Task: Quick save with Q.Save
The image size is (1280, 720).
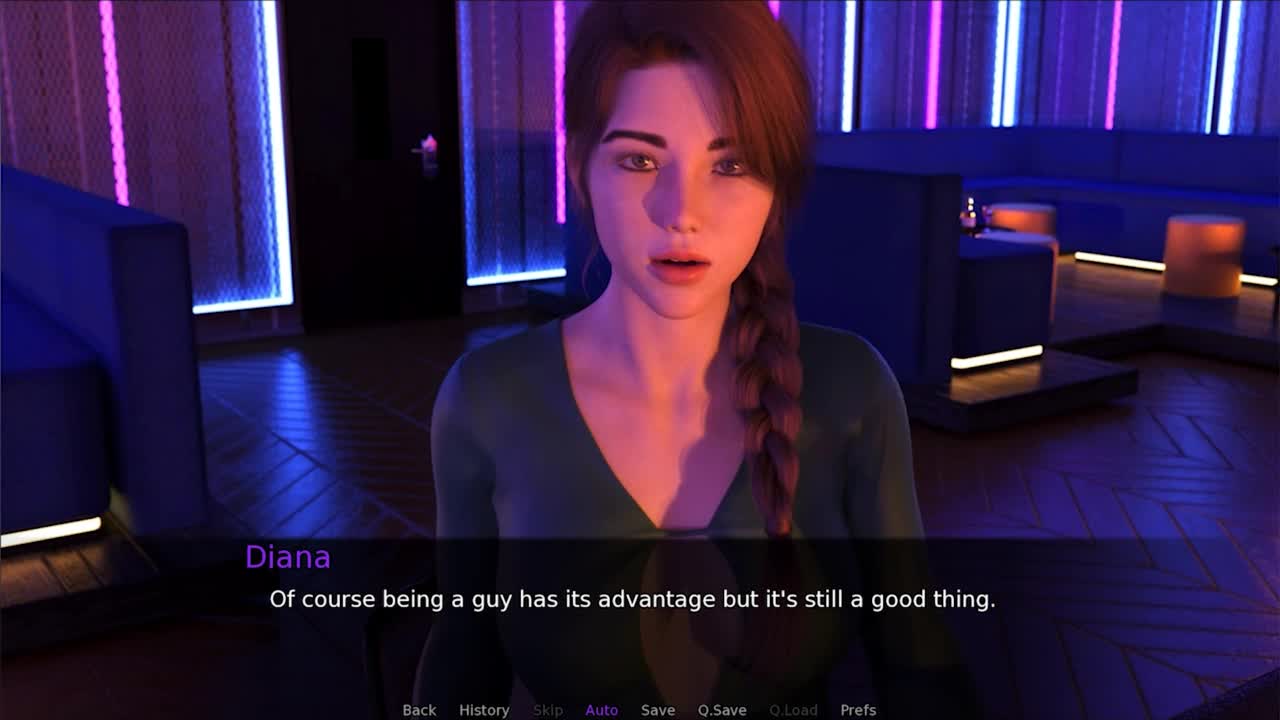Action: pos(722,710)
